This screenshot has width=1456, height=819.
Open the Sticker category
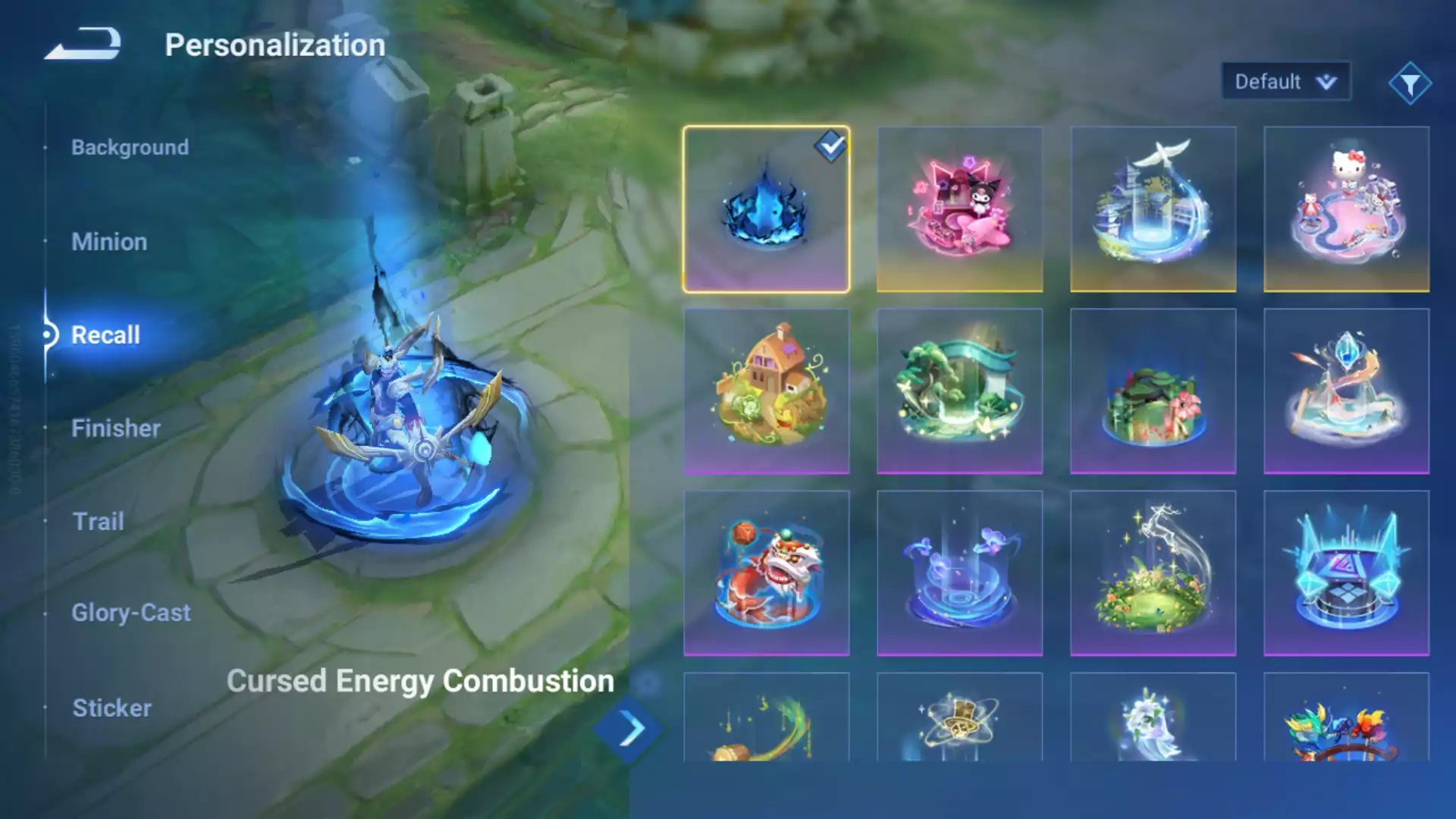(112, 708)
